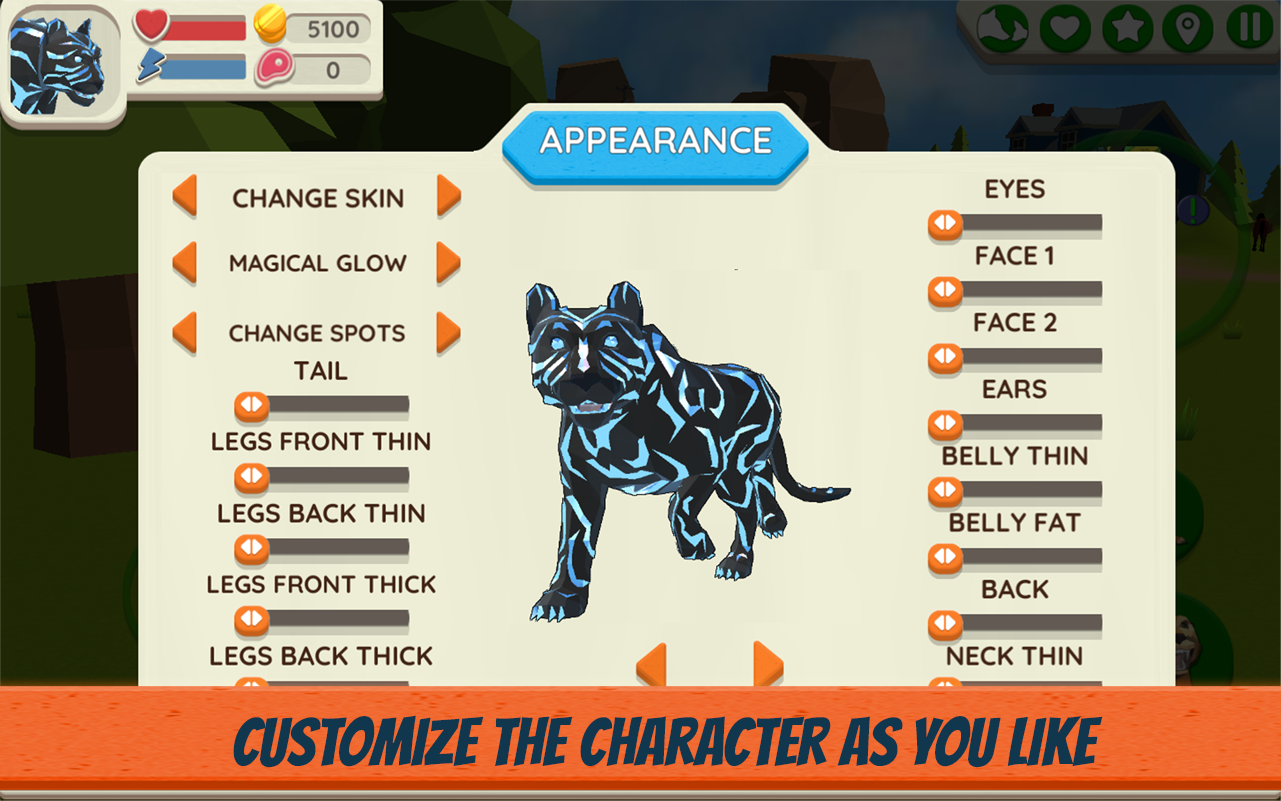Adjust the Tail slider

click(x=249, y=404)
